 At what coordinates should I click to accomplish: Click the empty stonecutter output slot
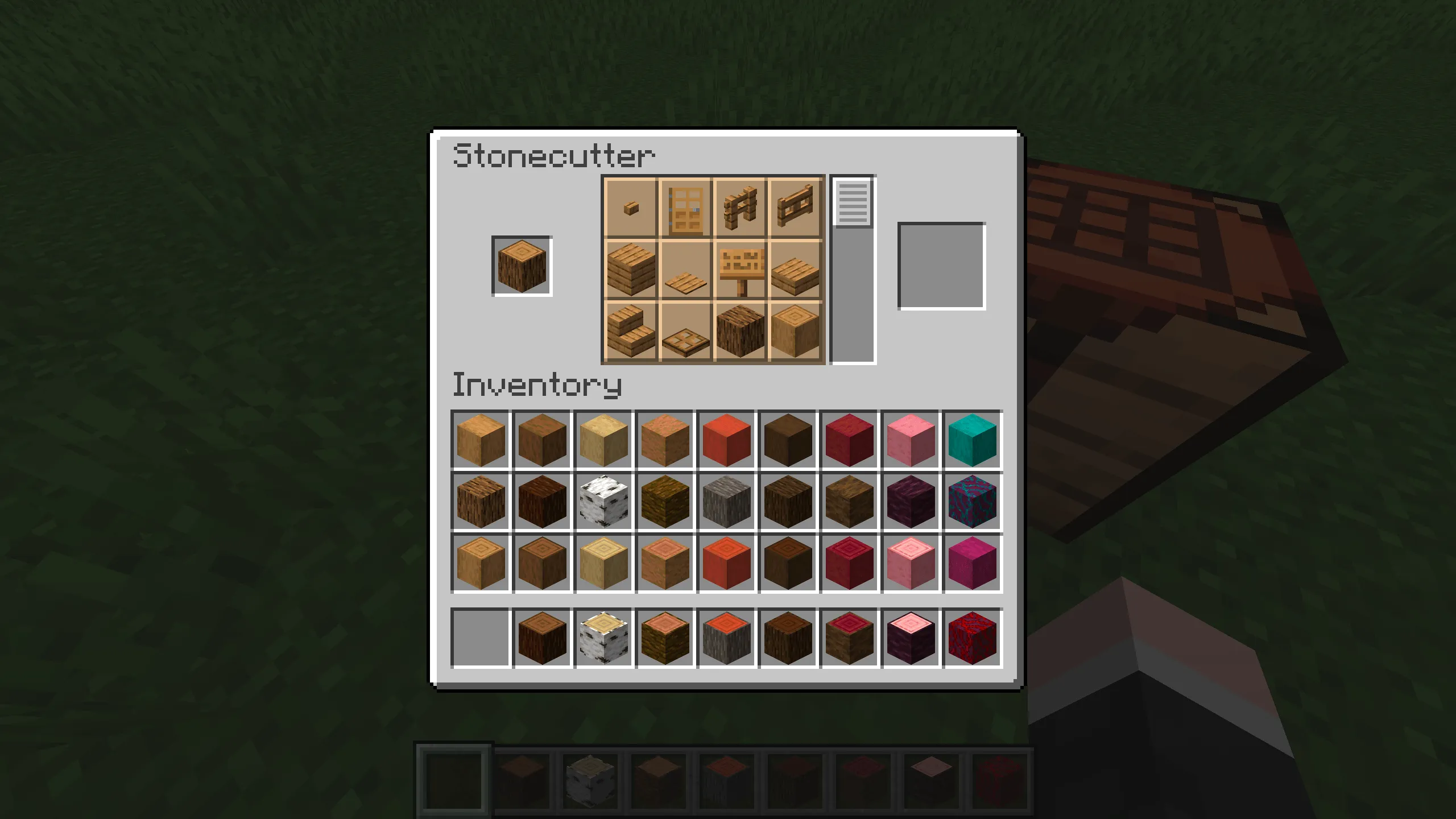point(941,267)
